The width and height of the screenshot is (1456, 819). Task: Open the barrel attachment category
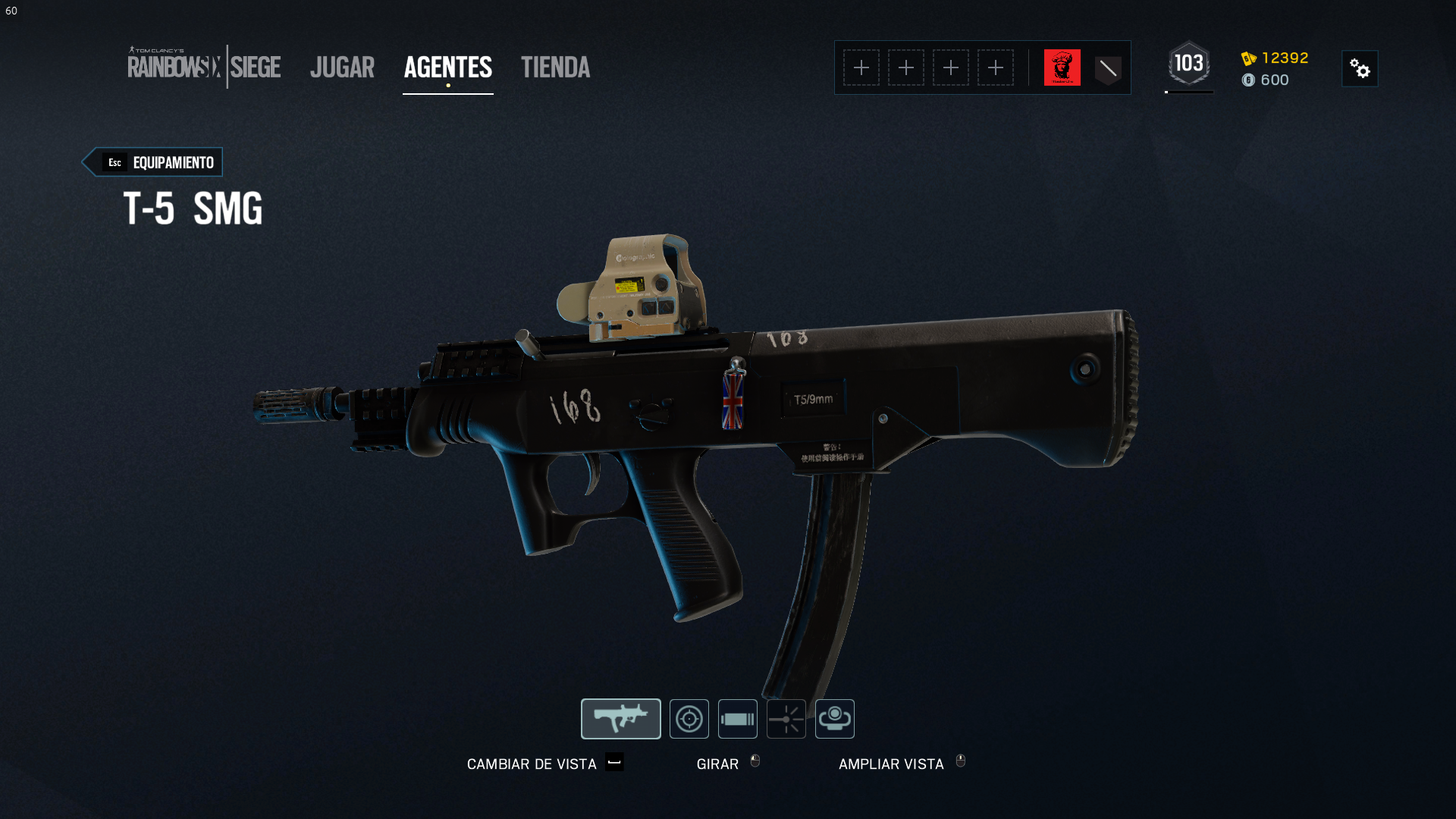coord(737,718)
